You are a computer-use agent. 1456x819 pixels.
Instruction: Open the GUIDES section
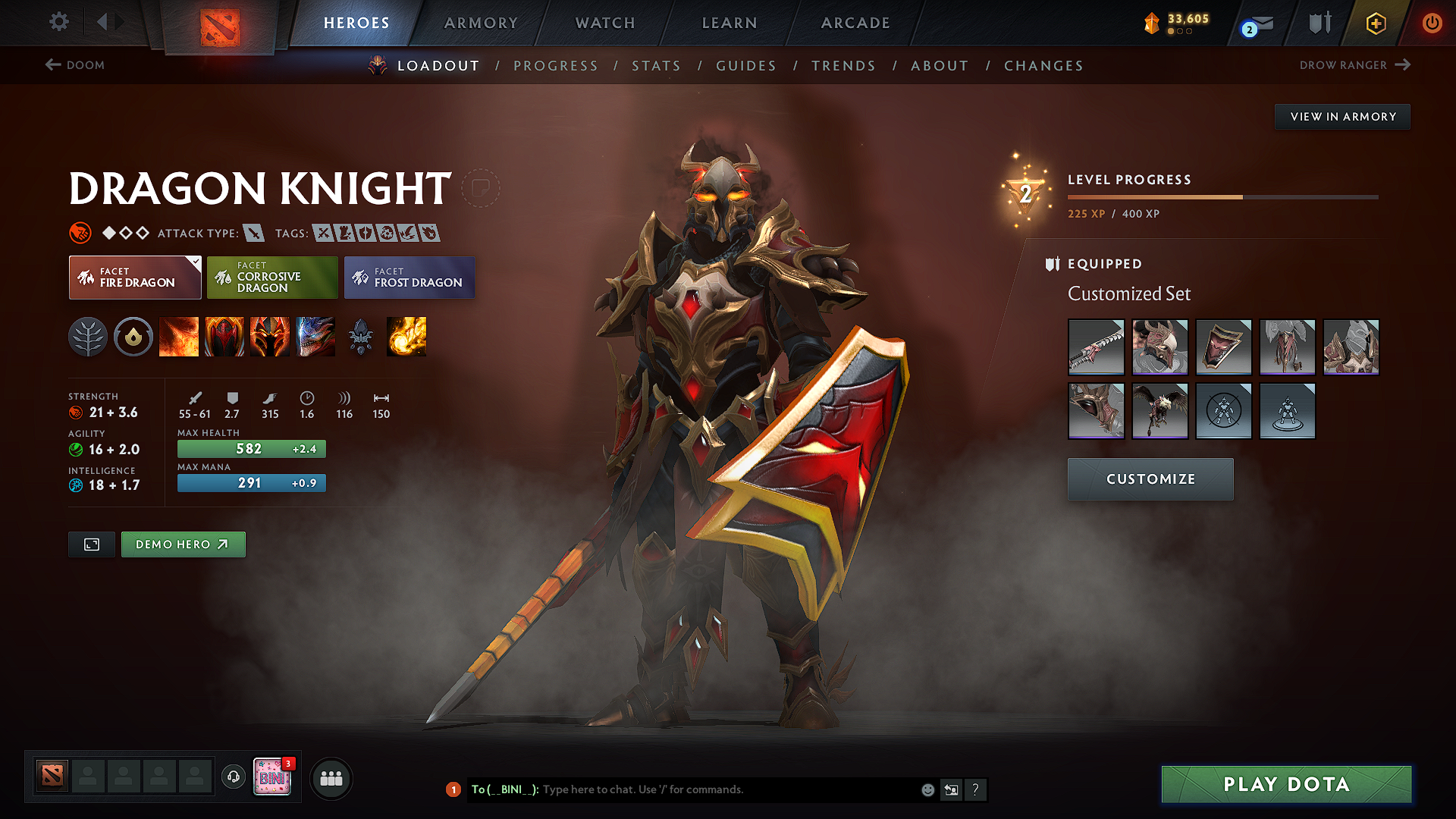pos(746,66)
